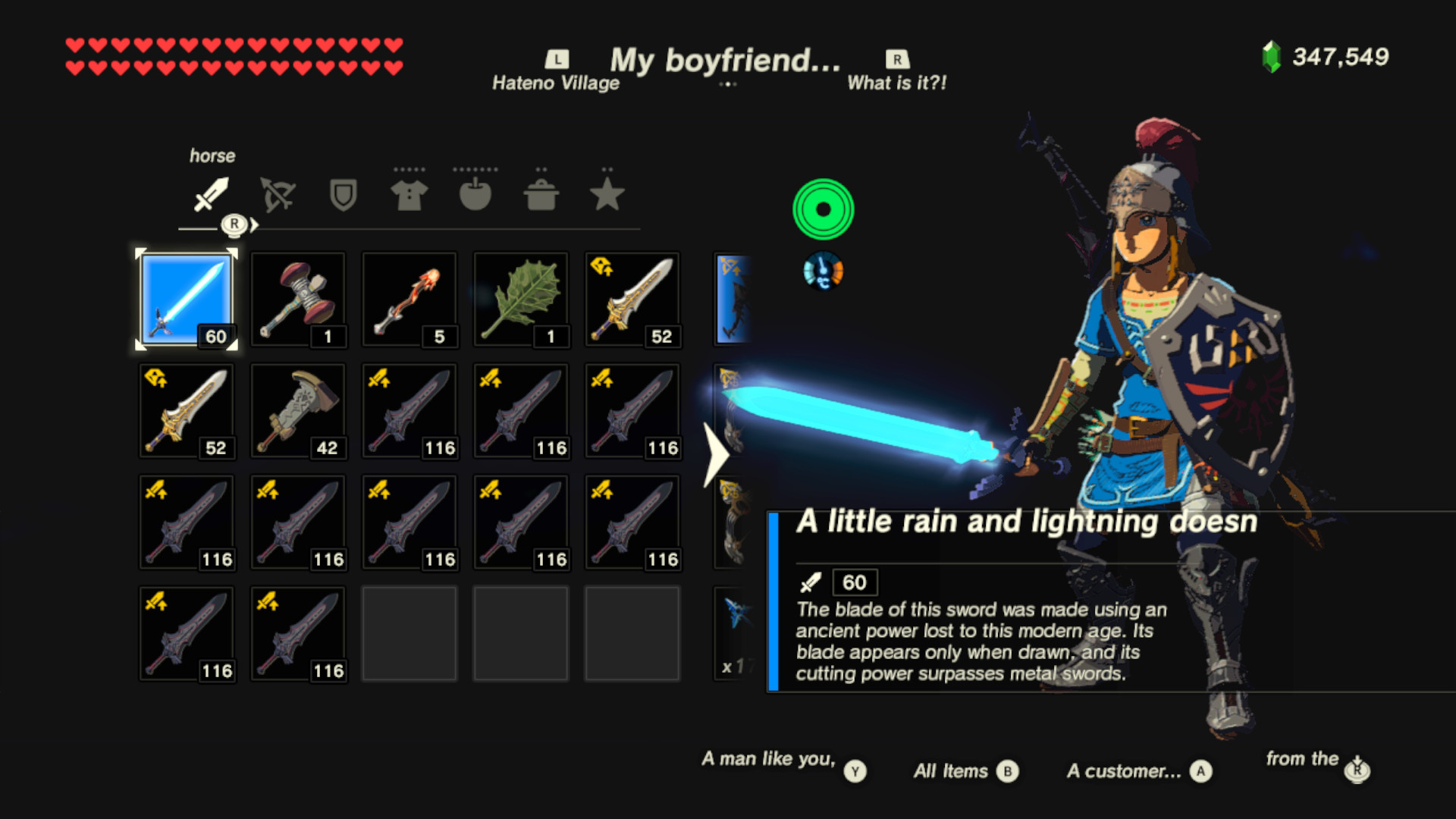1456x819 pixels.
Task: Select the equipped Master Sword slot
Action: 187,300
